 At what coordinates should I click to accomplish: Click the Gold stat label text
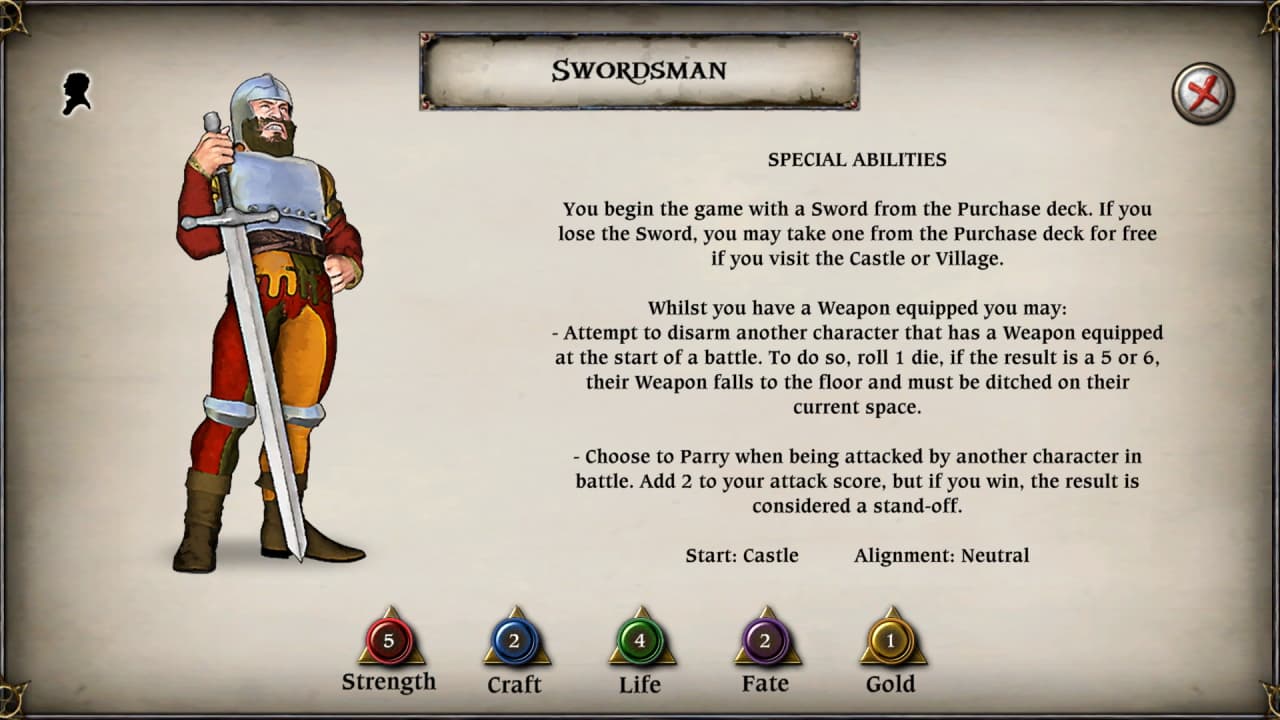891,684
